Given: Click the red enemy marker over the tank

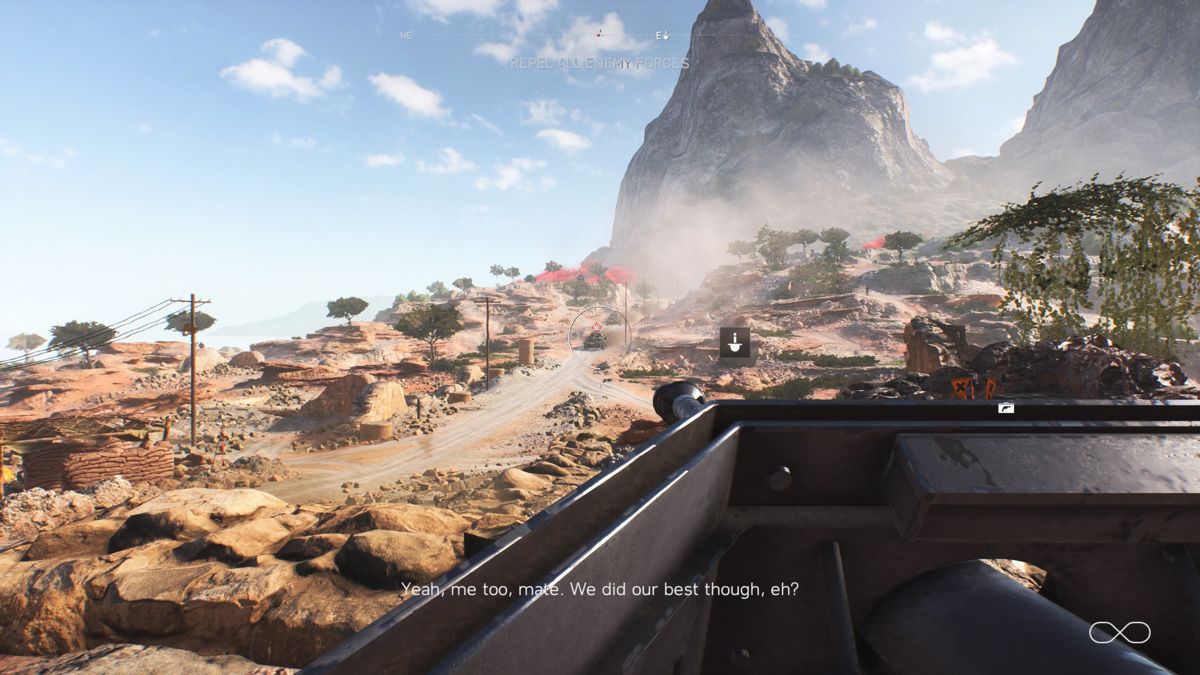Looking at the screenshot, I should (596, 326).
